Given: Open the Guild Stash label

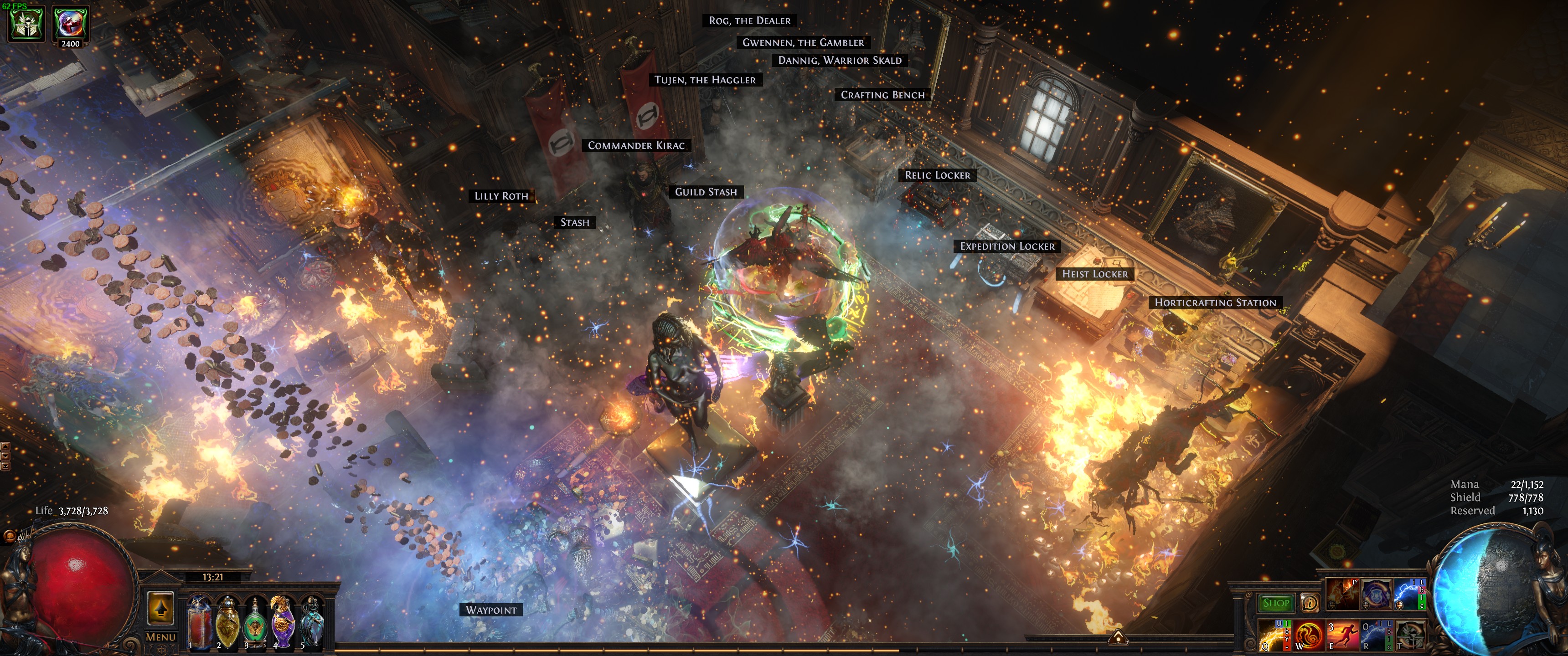Looking at the screenshot, I should point(706,192).
